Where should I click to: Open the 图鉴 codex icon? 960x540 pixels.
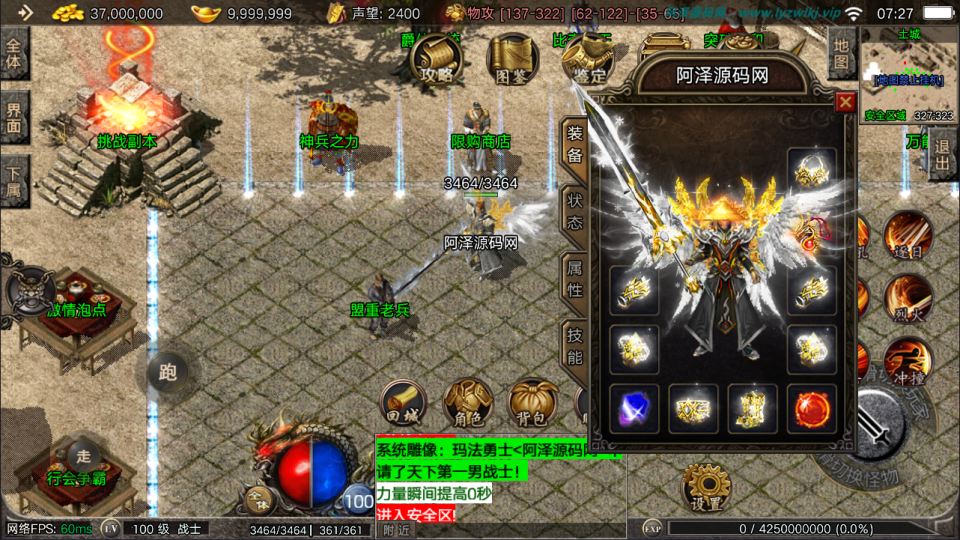point(511,59)
